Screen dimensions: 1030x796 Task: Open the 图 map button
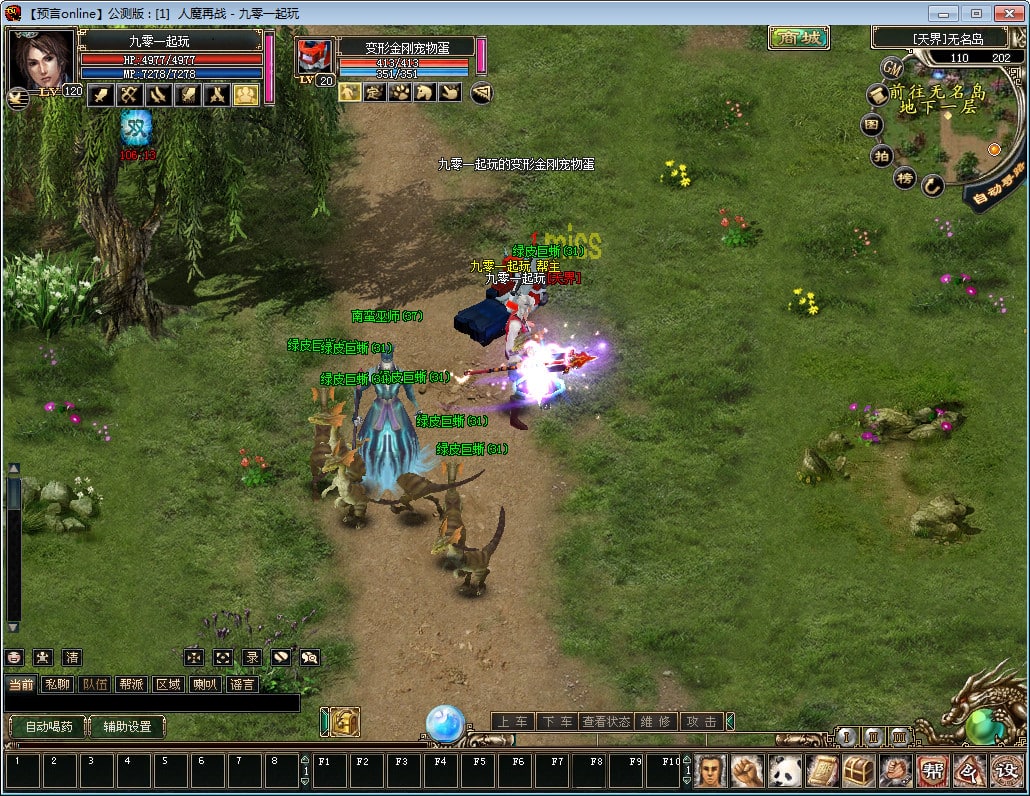point(873,125)
